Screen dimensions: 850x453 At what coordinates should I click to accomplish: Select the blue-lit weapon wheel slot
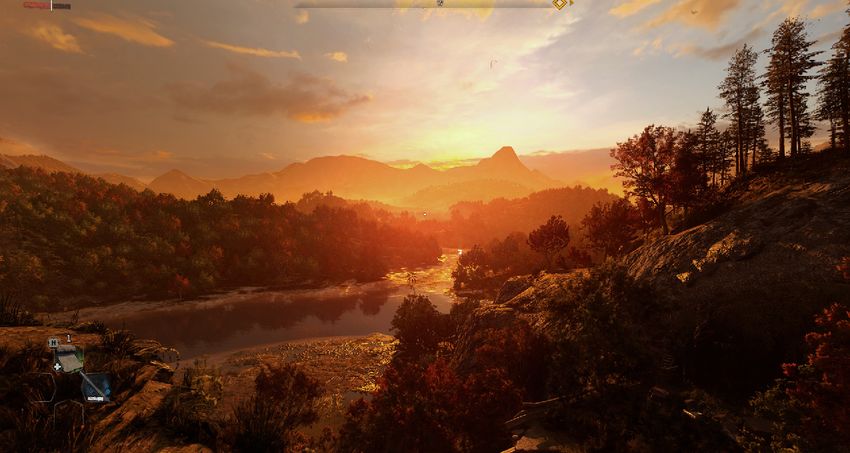pyautogui.click(x=96, y=386)
